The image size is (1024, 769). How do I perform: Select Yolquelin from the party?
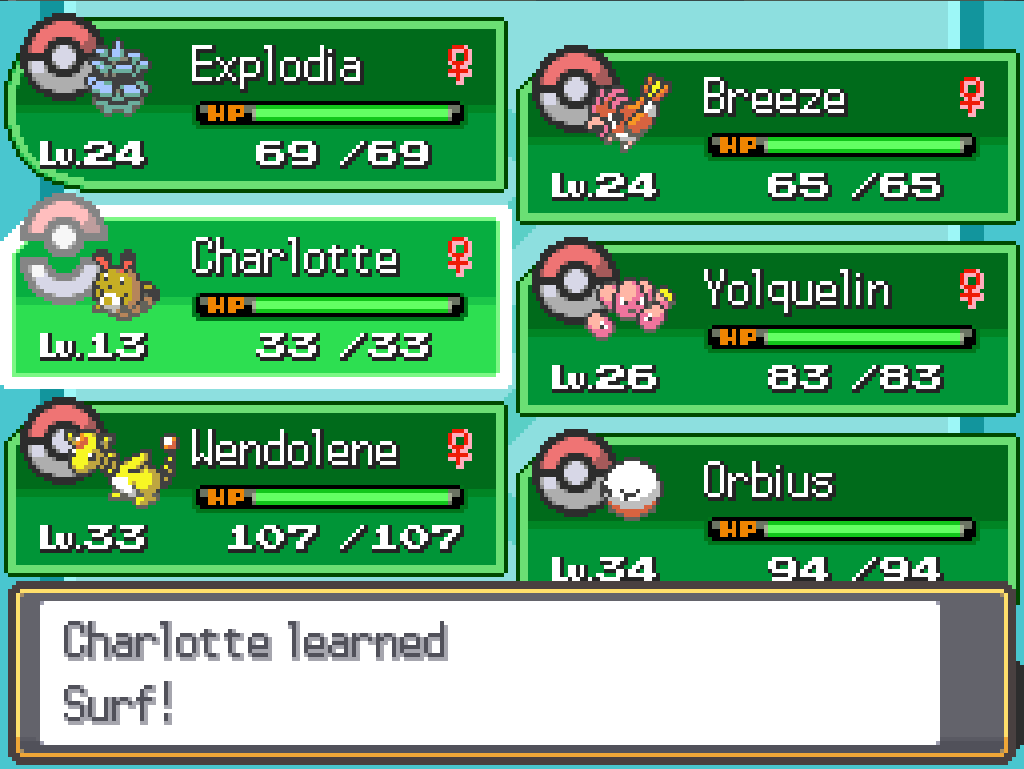tap(768, 329)
